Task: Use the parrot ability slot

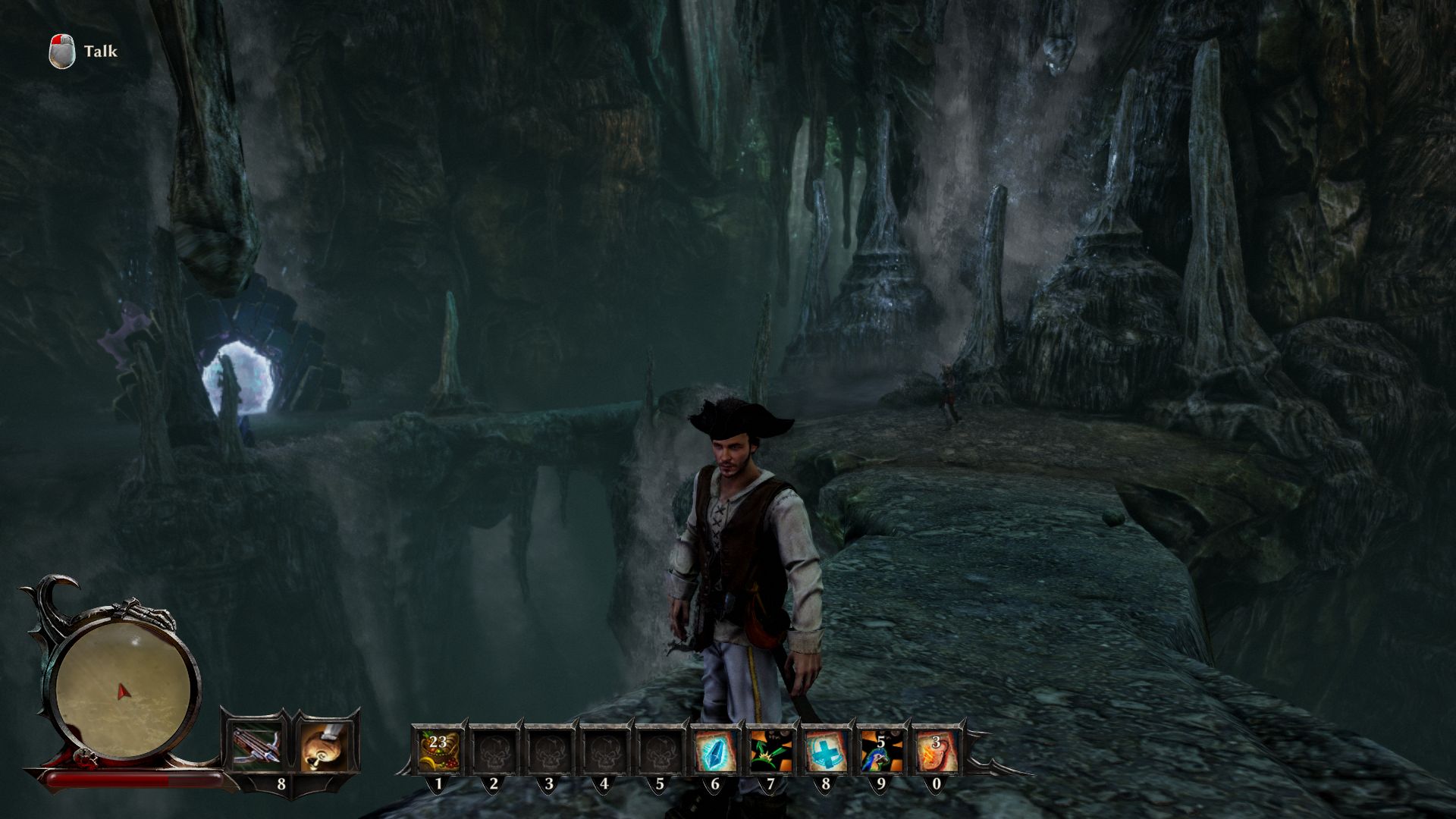Action: click(x=880, y=750)
